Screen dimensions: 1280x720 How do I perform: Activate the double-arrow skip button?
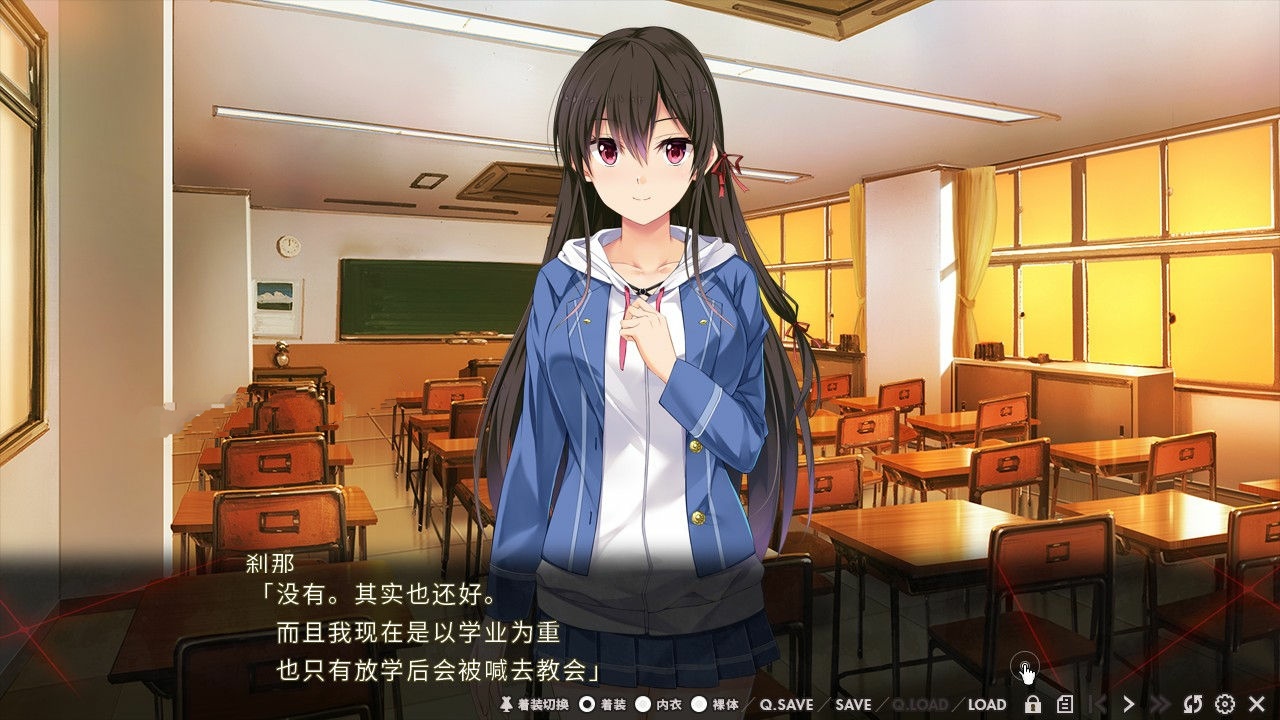coord(1160,704)
